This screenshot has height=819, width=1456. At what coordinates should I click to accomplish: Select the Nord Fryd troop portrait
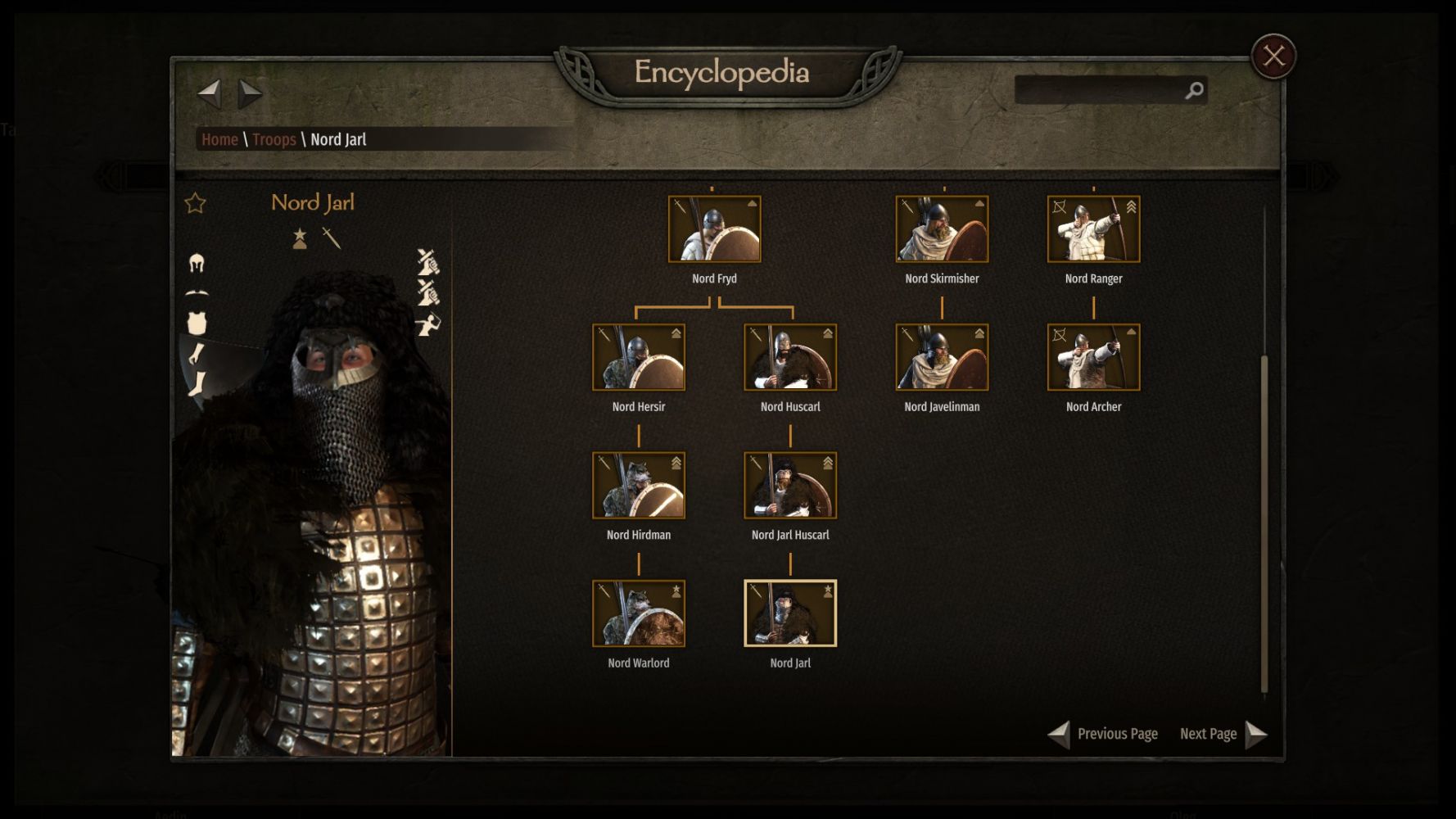(714, 229)
